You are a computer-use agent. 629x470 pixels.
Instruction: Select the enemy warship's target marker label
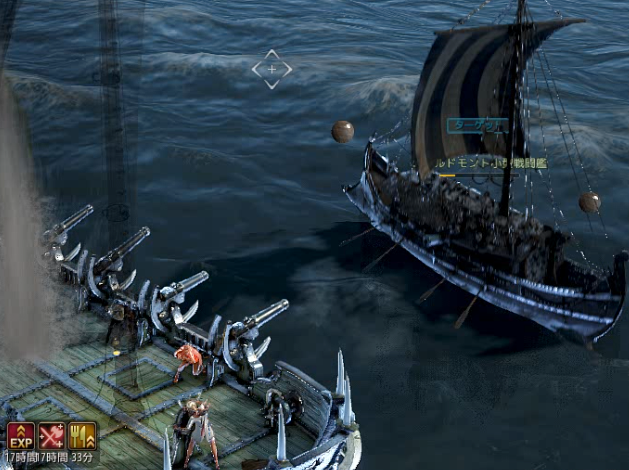(x=475, y=127)
